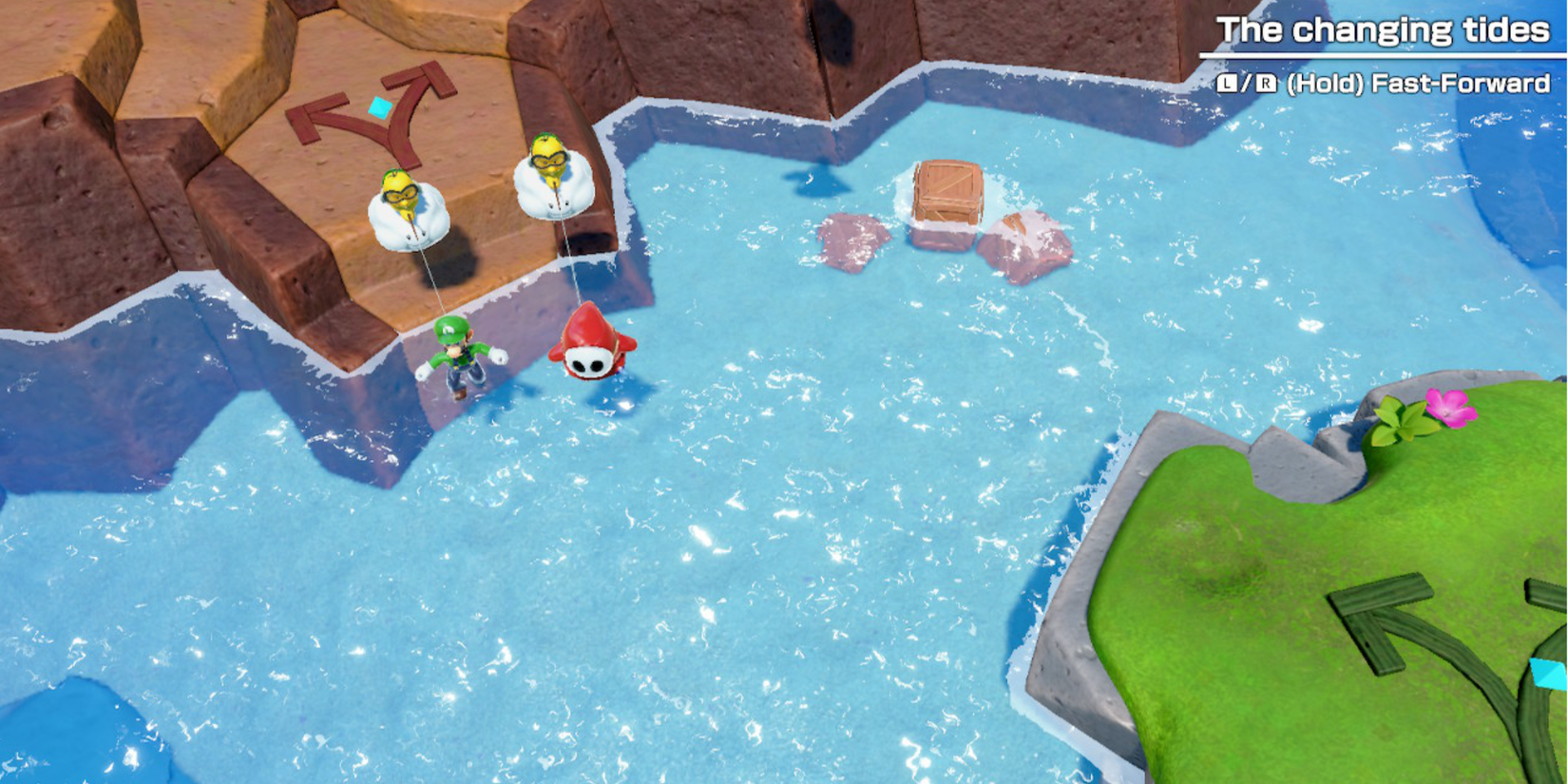Viewport: 1568px width, 784px height.
Task: Select Luigi hanging from the parachute
Action: (x=459, y=359)
